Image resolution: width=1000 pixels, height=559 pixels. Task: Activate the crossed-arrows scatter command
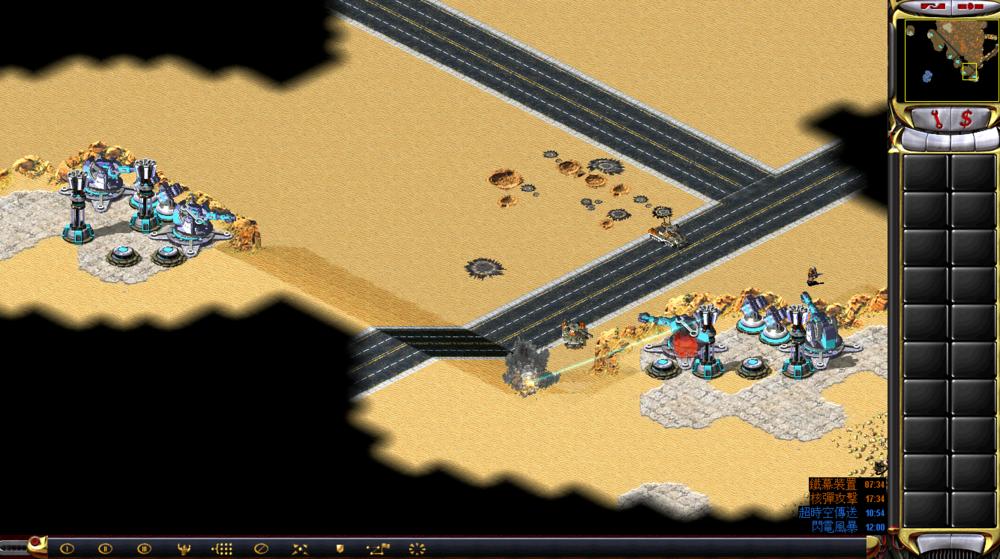click(299, 548)
